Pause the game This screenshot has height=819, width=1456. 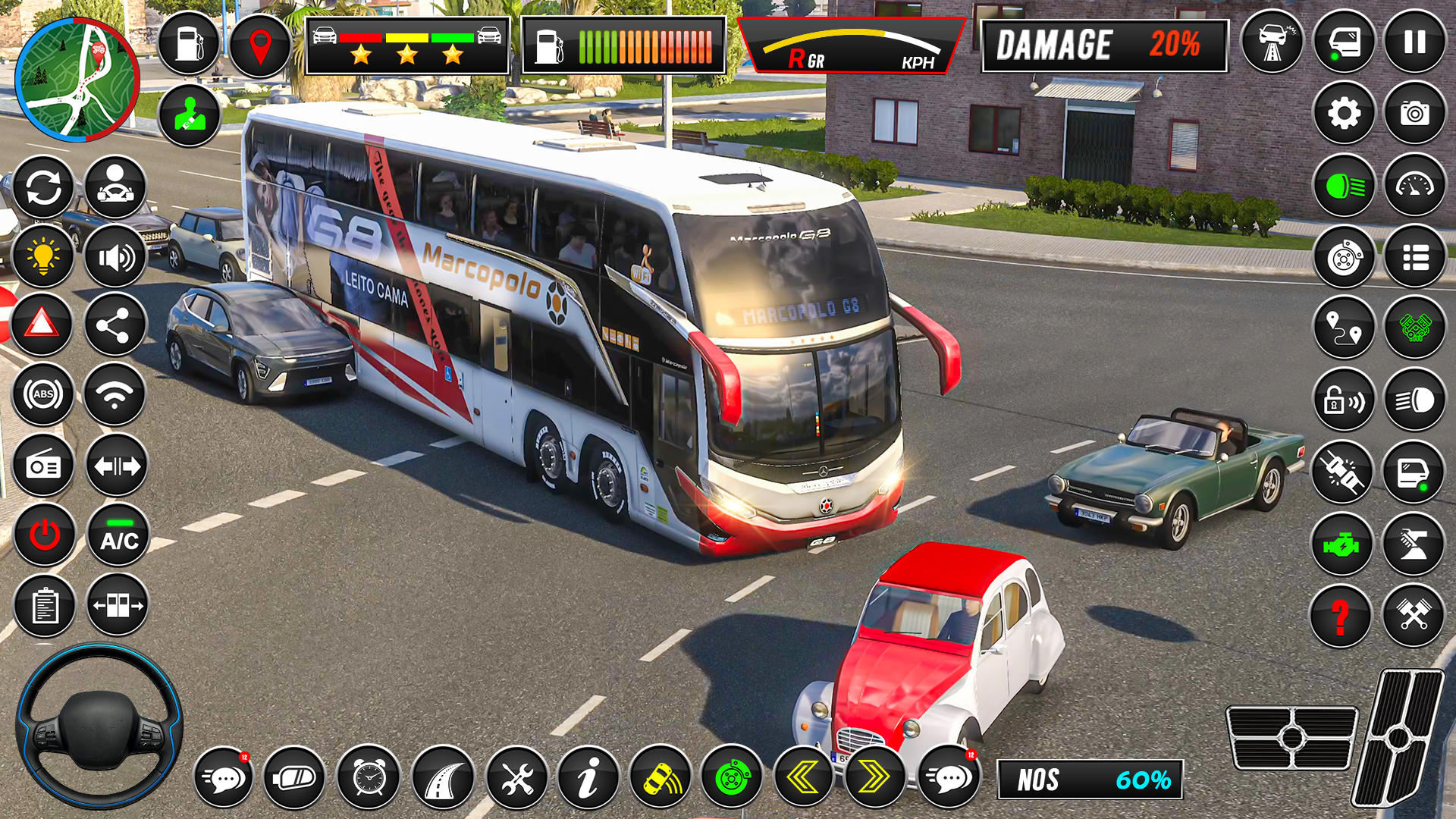coord(1414,42)
